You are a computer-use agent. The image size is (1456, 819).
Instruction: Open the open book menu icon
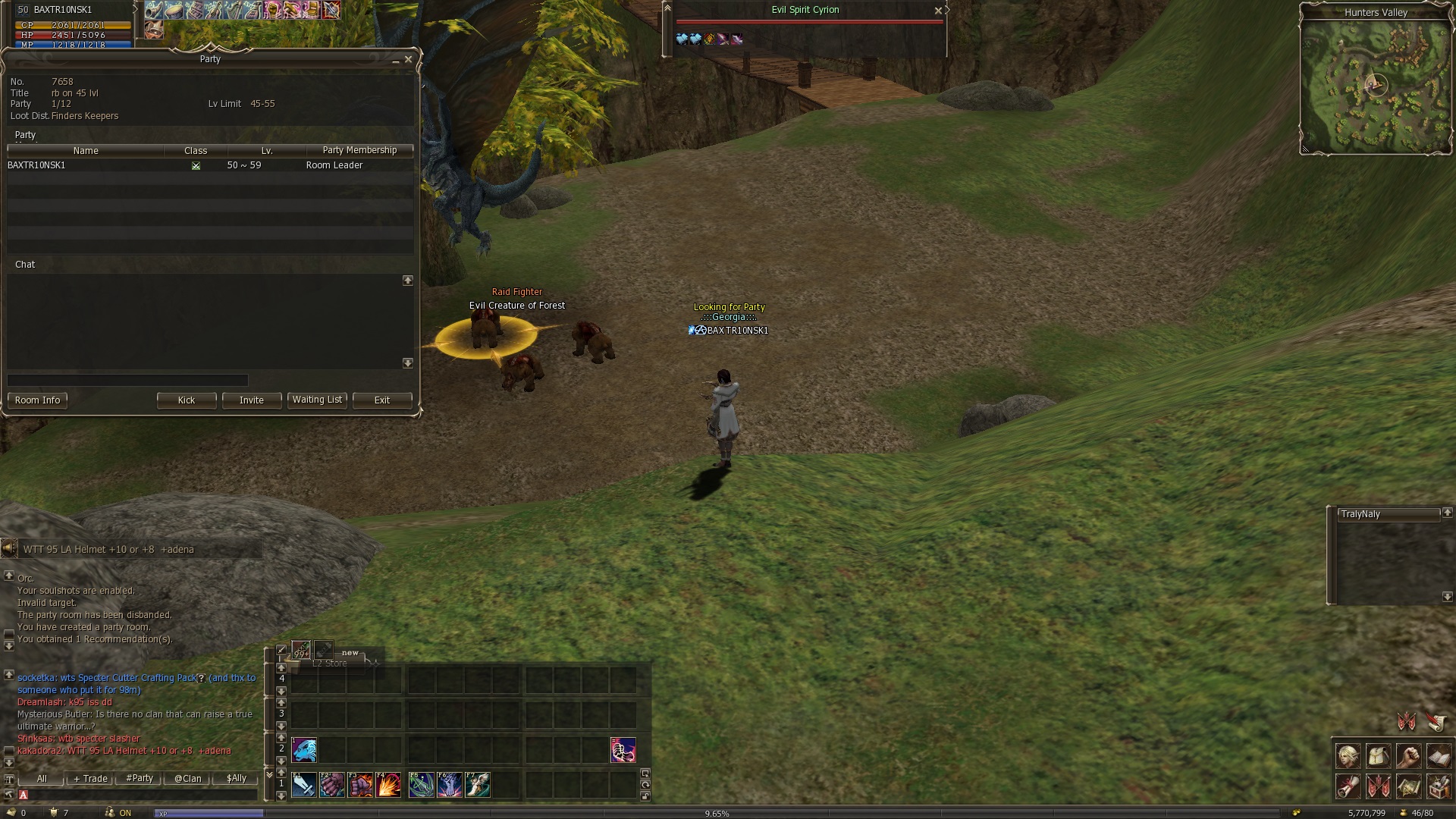[x=1439, y=757]
